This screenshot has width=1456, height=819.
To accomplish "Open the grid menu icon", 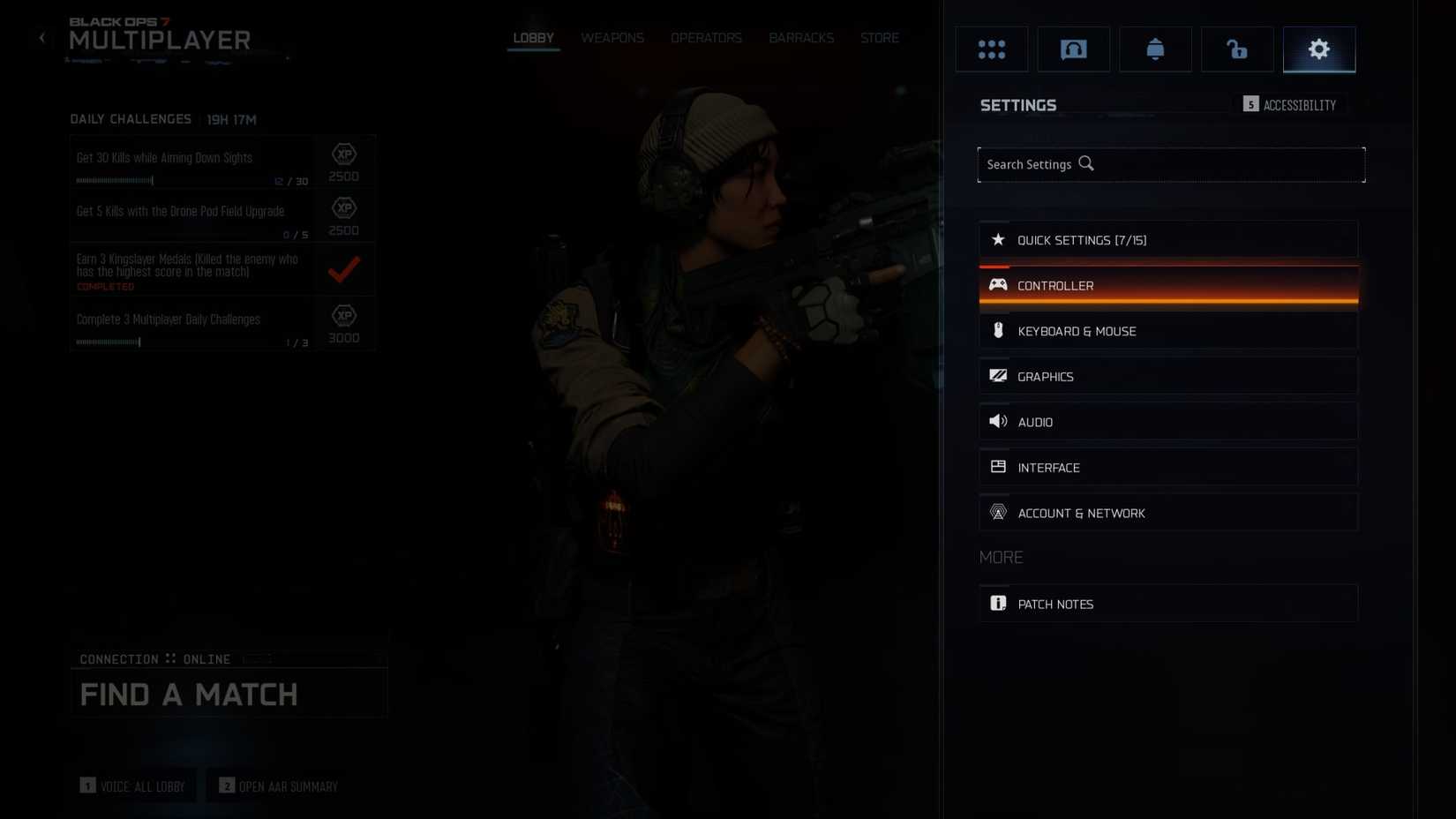I will pyautogui.click(x=991, y=49).
